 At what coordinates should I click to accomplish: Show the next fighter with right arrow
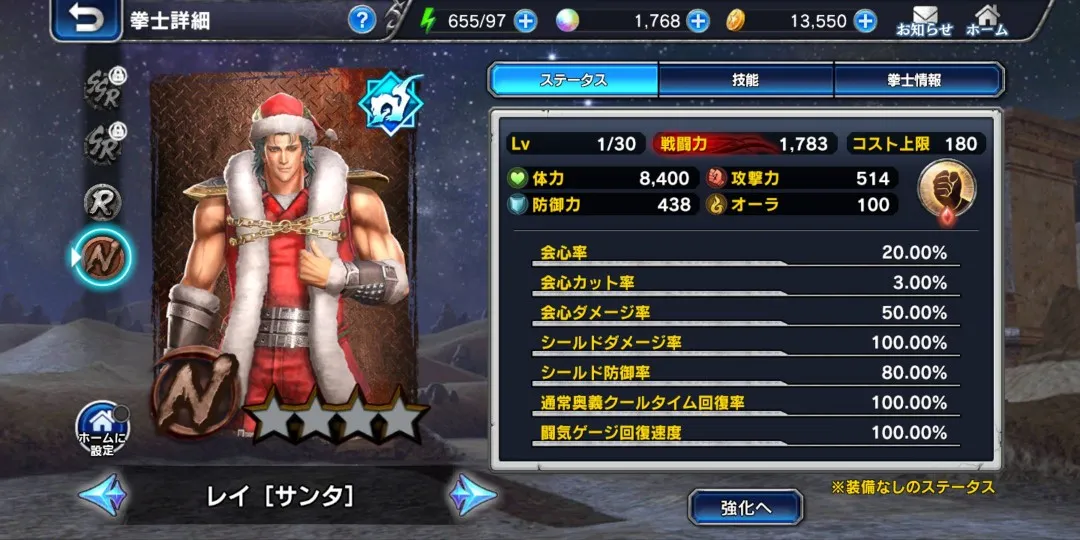[x=472, y=494]
